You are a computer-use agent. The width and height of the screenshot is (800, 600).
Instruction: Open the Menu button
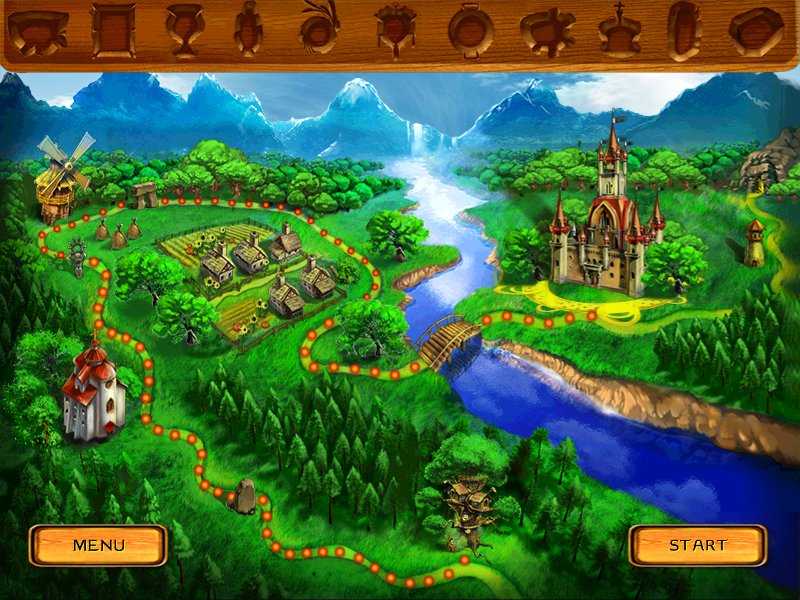(x=98, y=545)
